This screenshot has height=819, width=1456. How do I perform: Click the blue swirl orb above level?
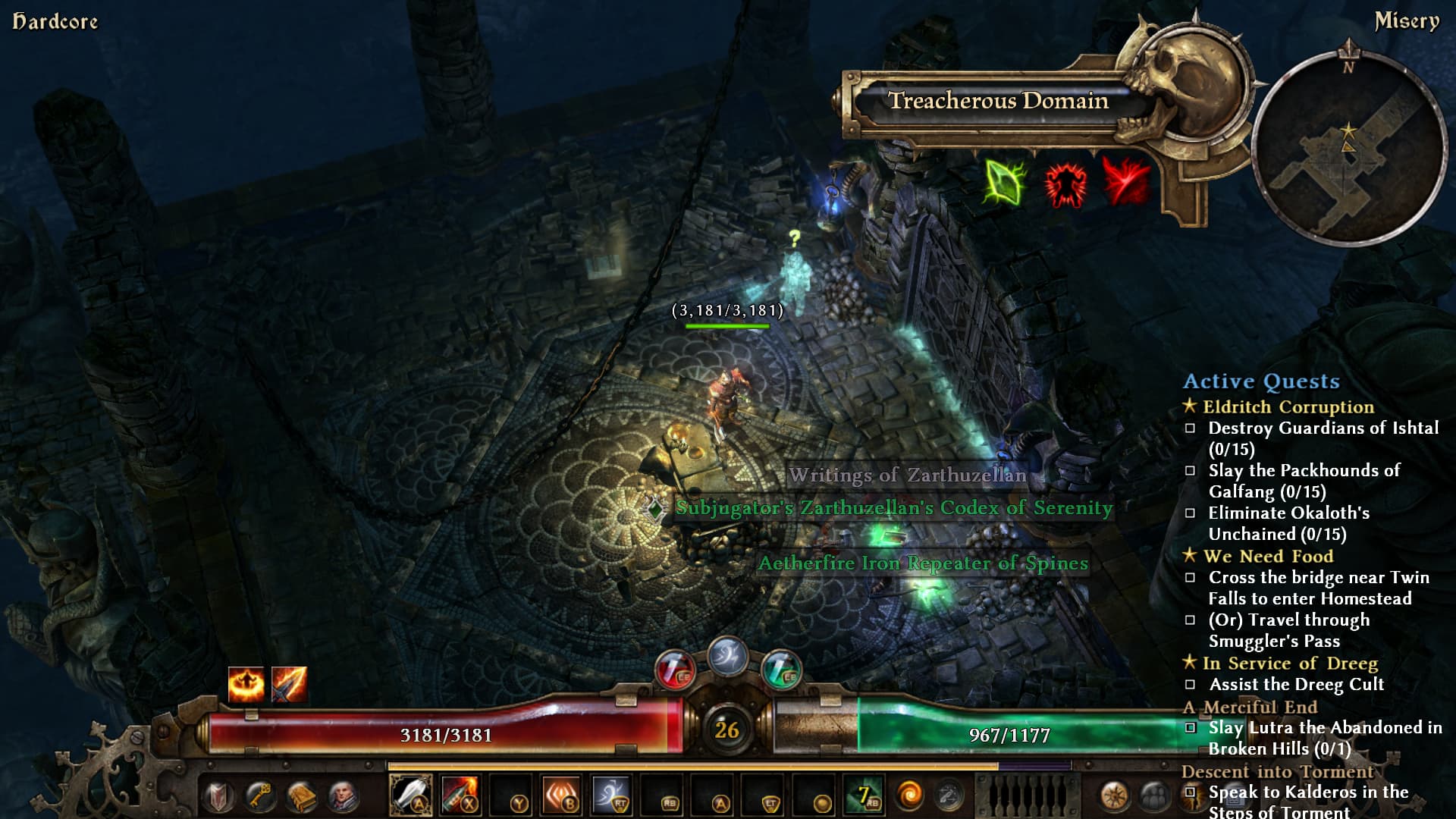coord(727,656)
